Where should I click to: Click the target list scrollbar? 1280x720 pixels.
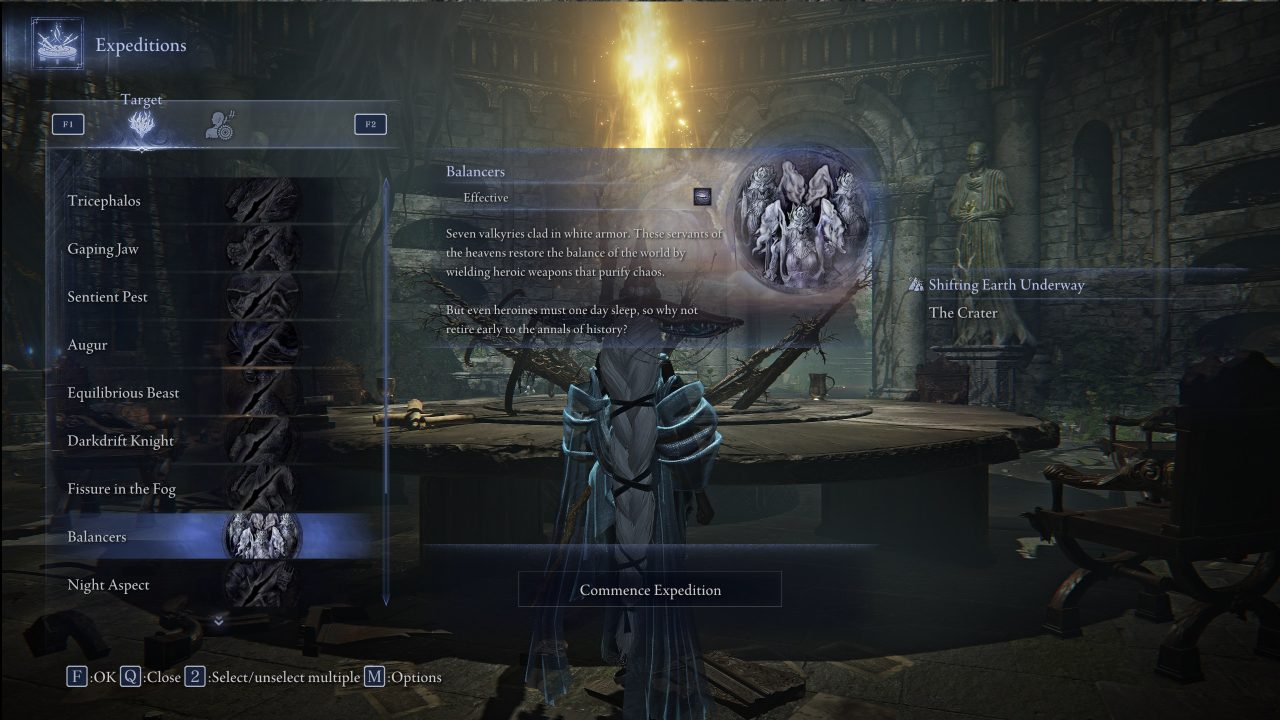[x=387, y=390]
